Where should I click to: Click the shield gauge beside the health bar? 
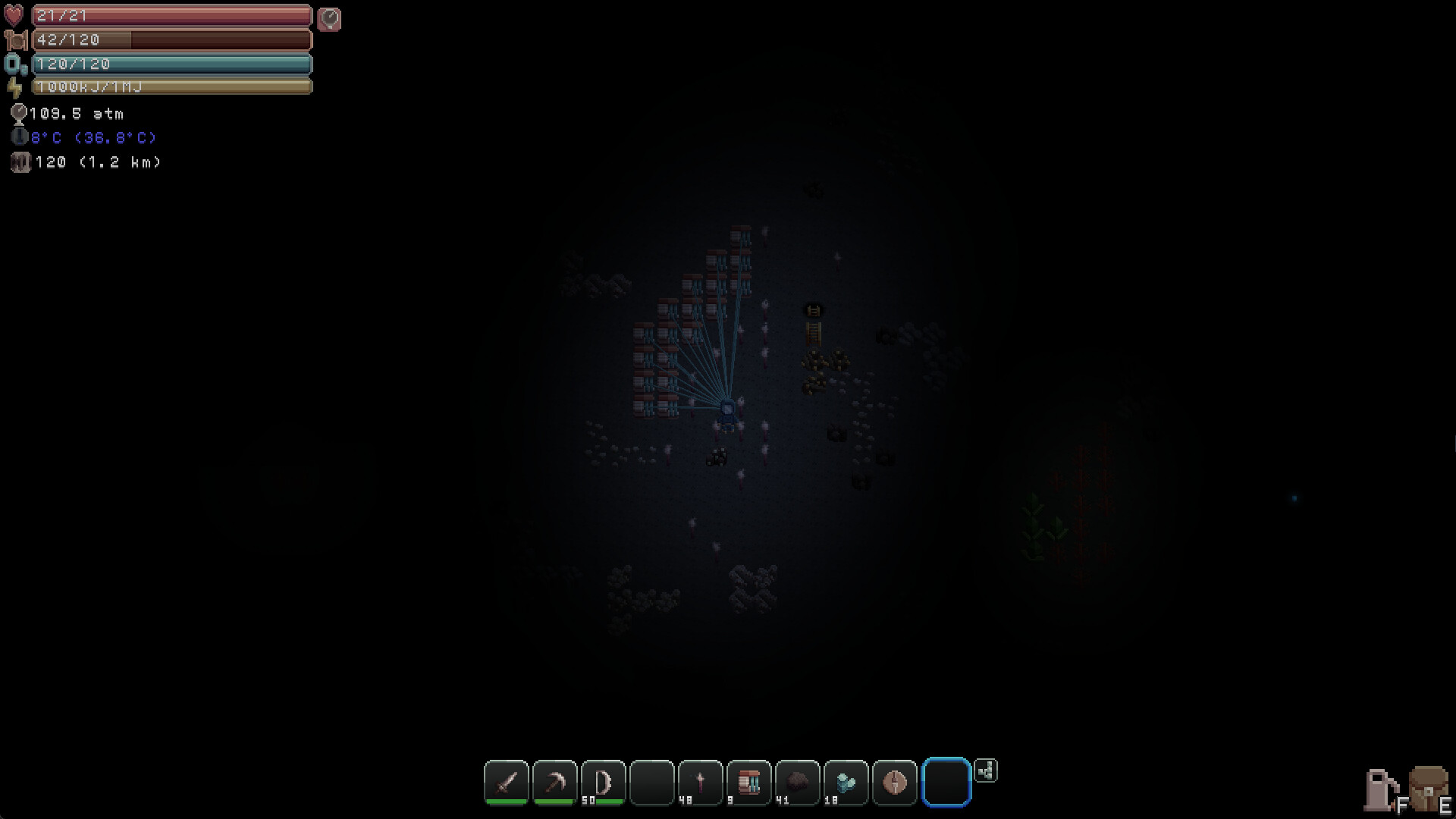click(329, 20)
